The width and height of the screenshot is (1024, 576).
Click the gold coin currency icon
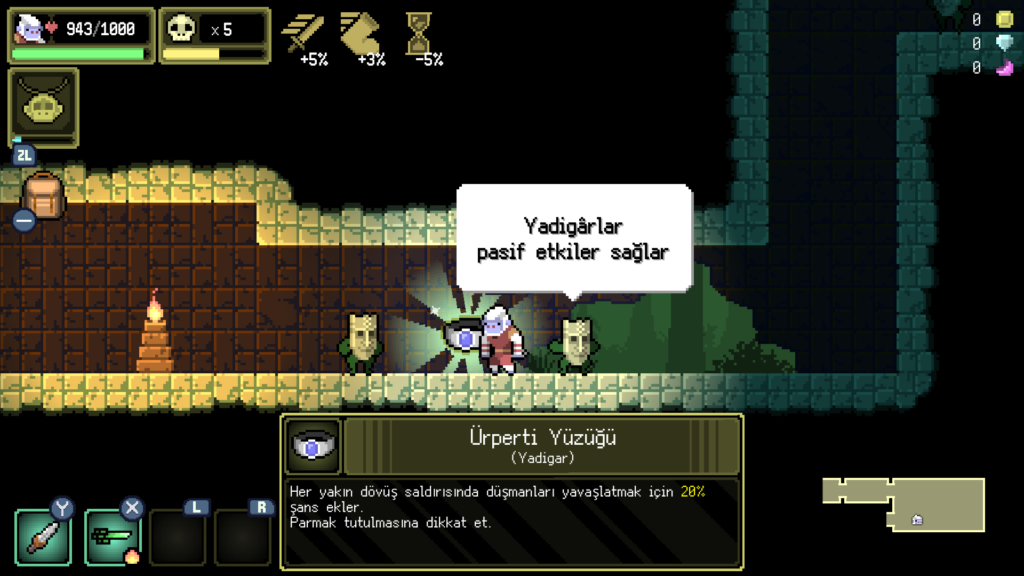[x=1004, y=19]
